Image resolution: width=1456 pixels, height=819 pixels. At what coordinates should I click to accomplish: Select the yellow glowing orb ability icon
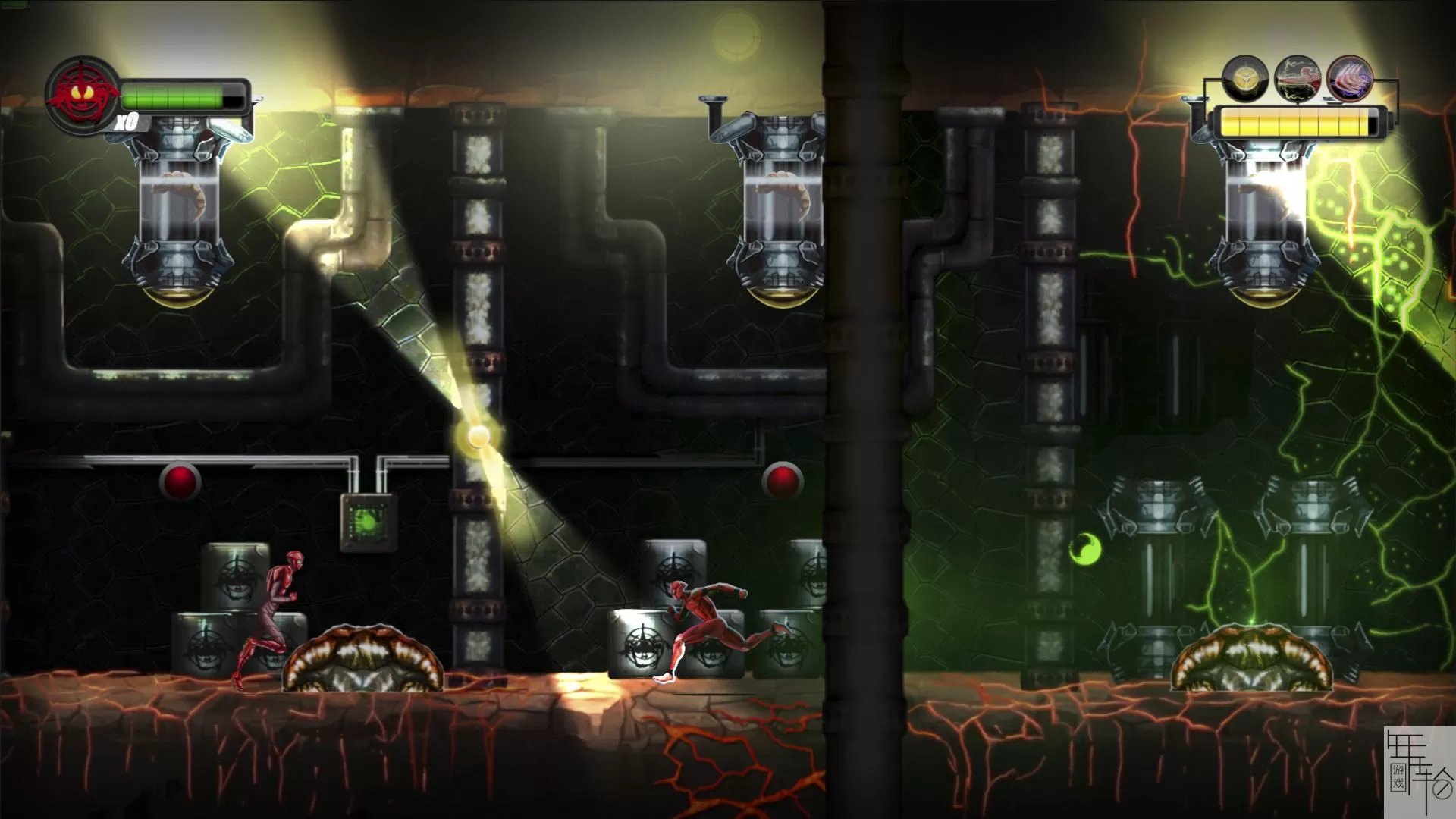(1244, 79)
